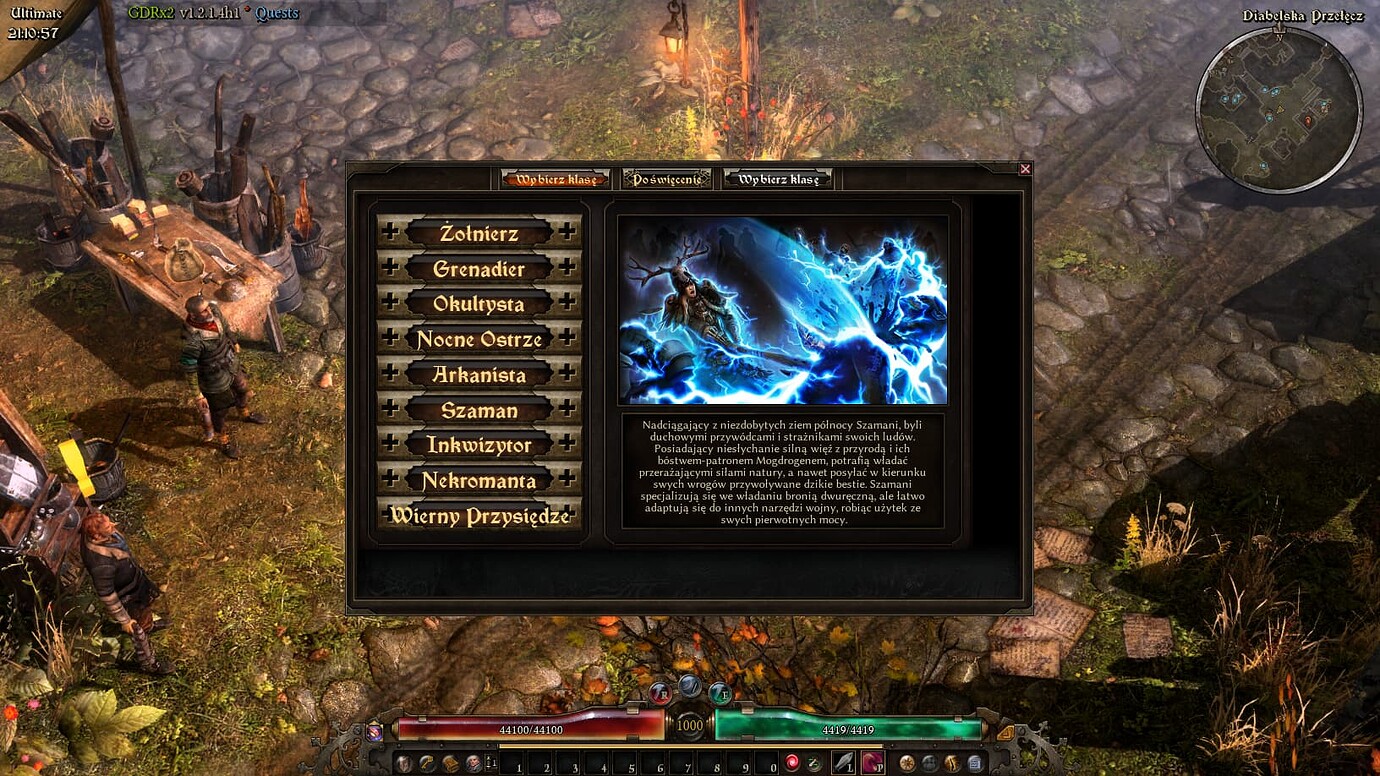The width and height of the screenshot is (1380, 776).
Task: Click the party/portrait icon on the left hotbar
Action: [475, 762]
